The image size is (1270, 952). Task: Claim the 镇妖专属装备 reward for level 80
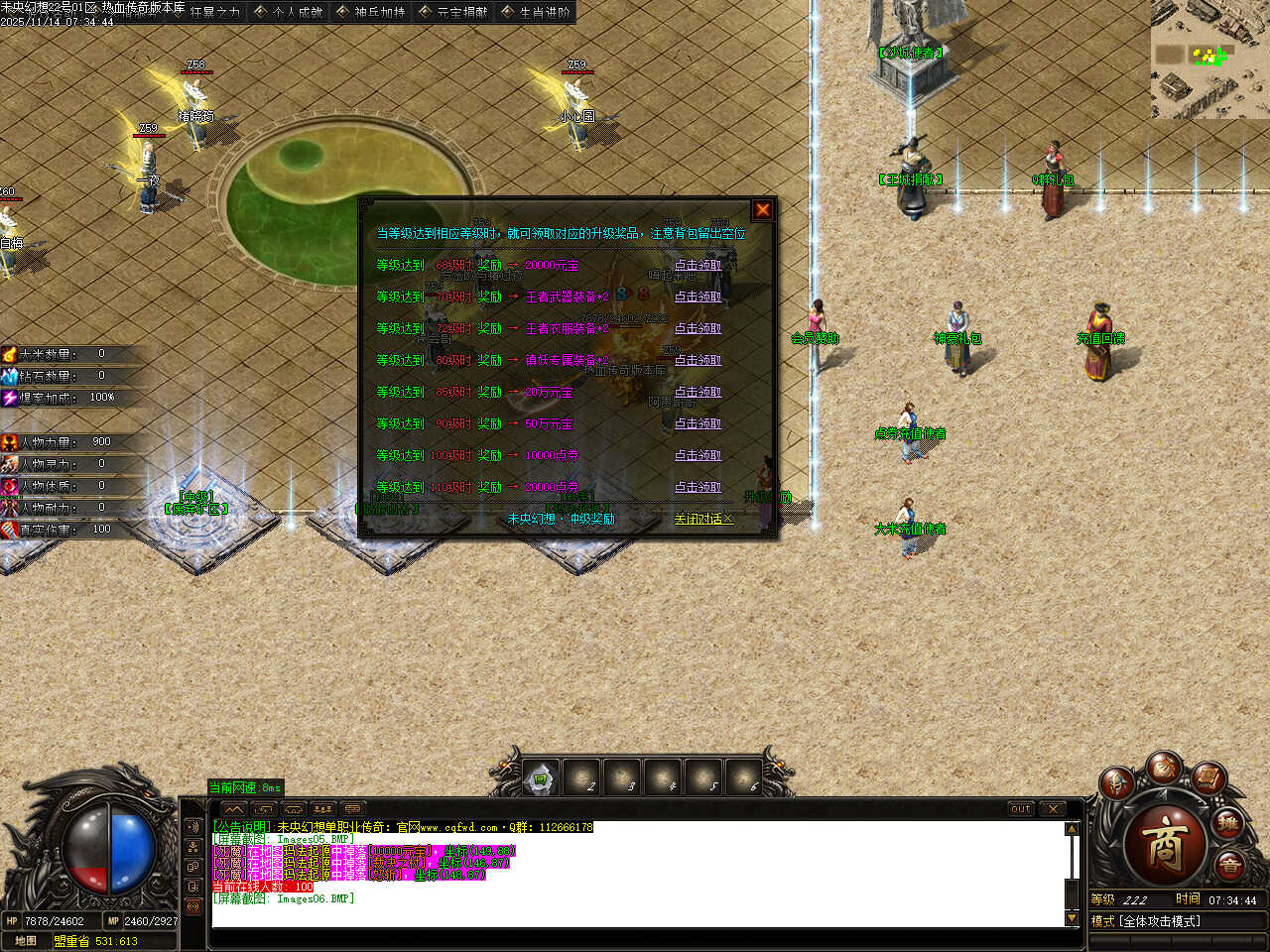click(698, 360)
